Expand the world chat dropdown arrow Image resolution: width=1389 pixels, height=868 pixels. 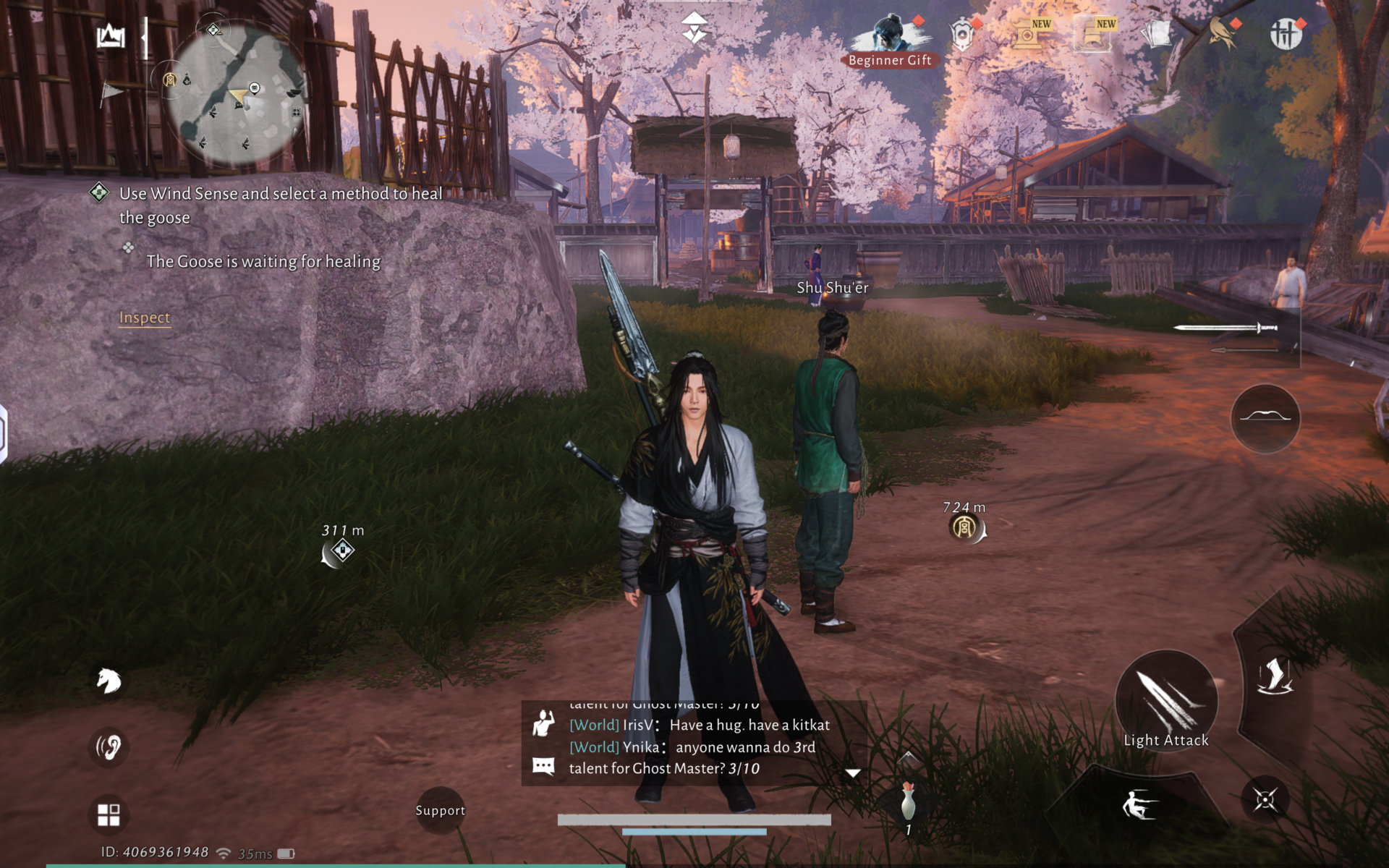pyautogui.click(x=853, y=773)
